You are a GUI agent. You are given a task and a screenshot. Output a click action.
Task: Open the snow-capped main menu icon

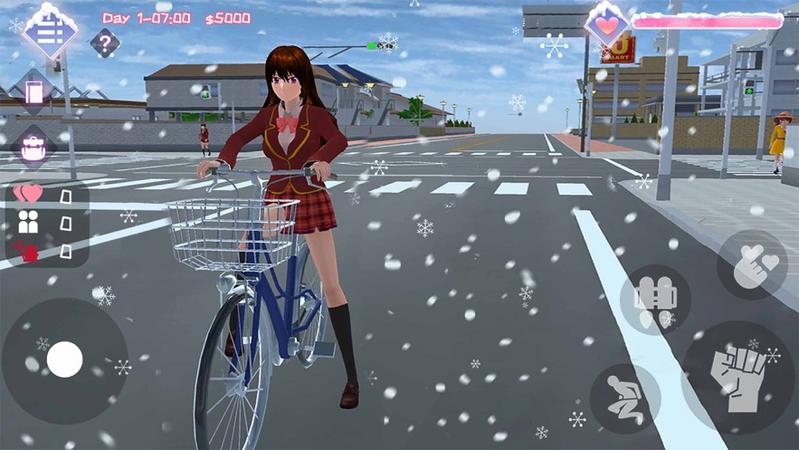click(x=50, y=32)
